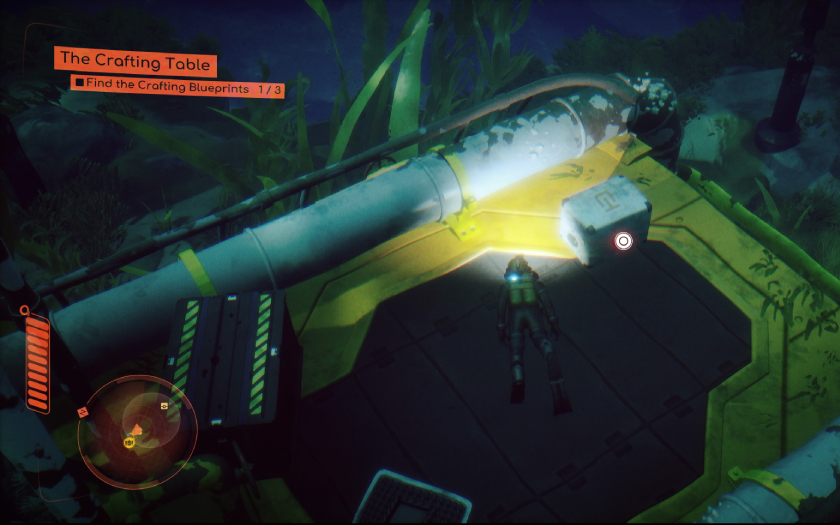840x525 pixels.
Task: Select the small yellow square minimap marker
Action: click(164, 407)
